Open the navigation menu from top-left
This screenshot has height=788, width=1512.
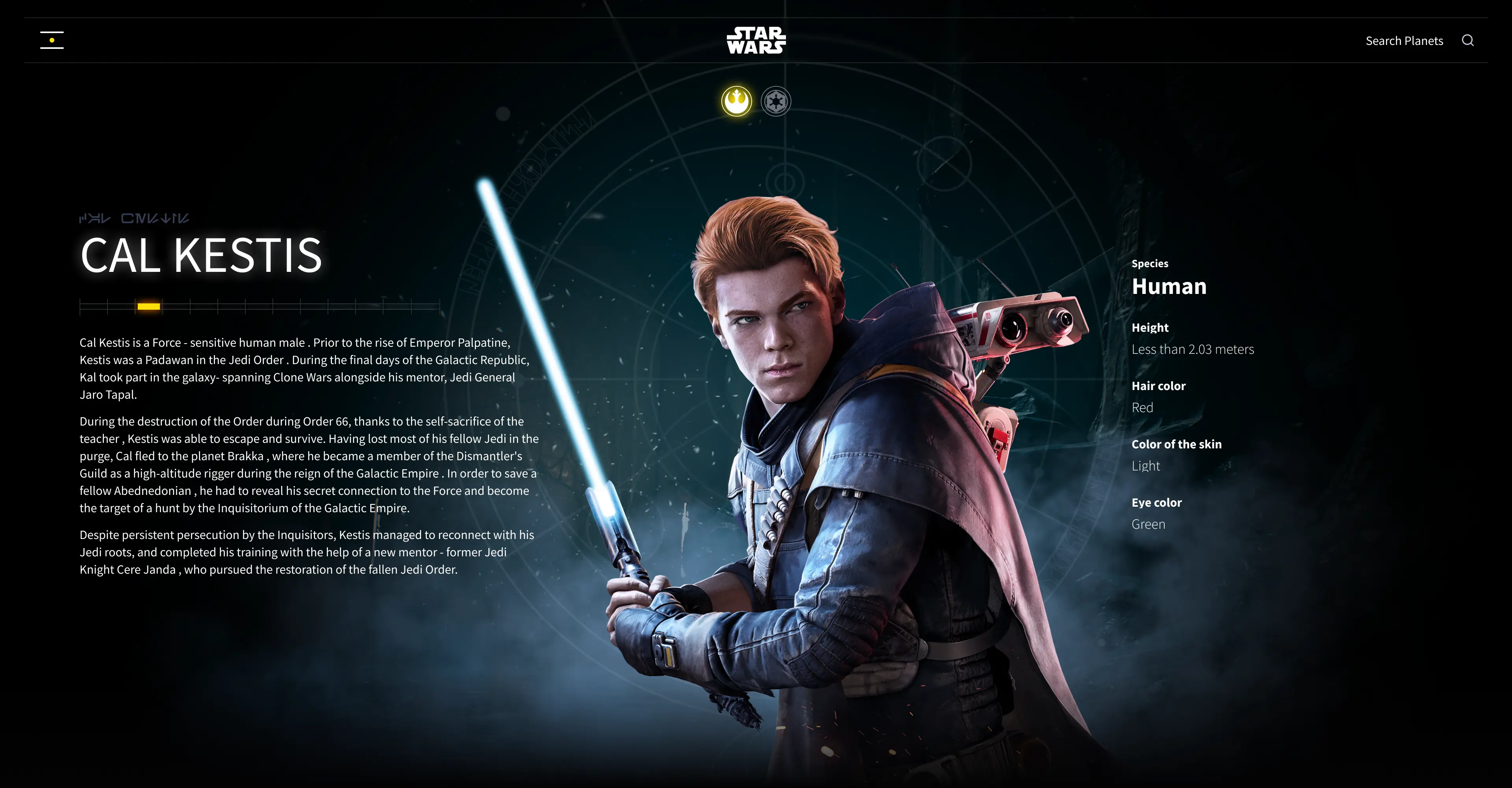click(x=52, y=39)
